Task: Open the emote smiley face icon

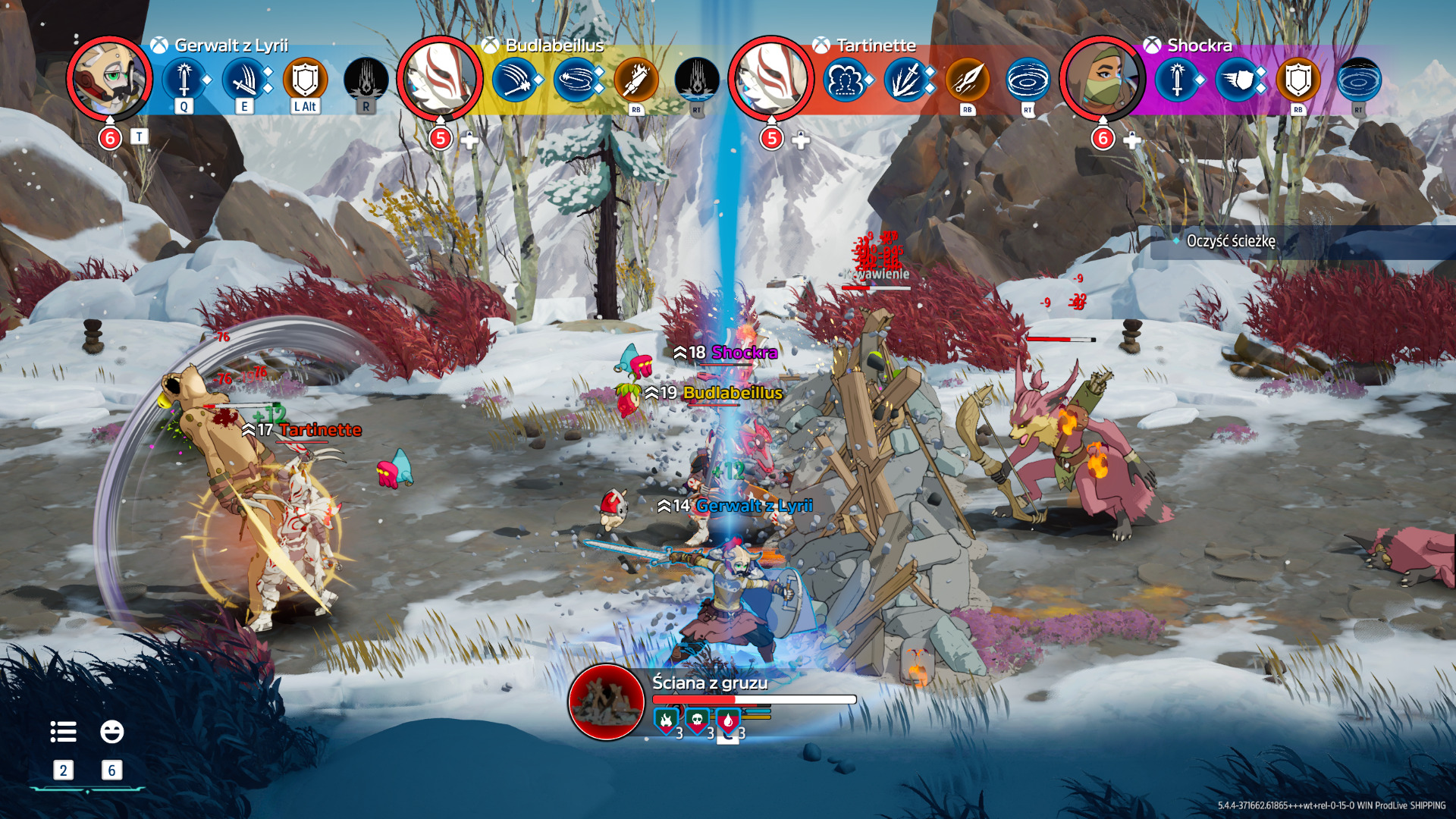Action: [x=111, y=732]
